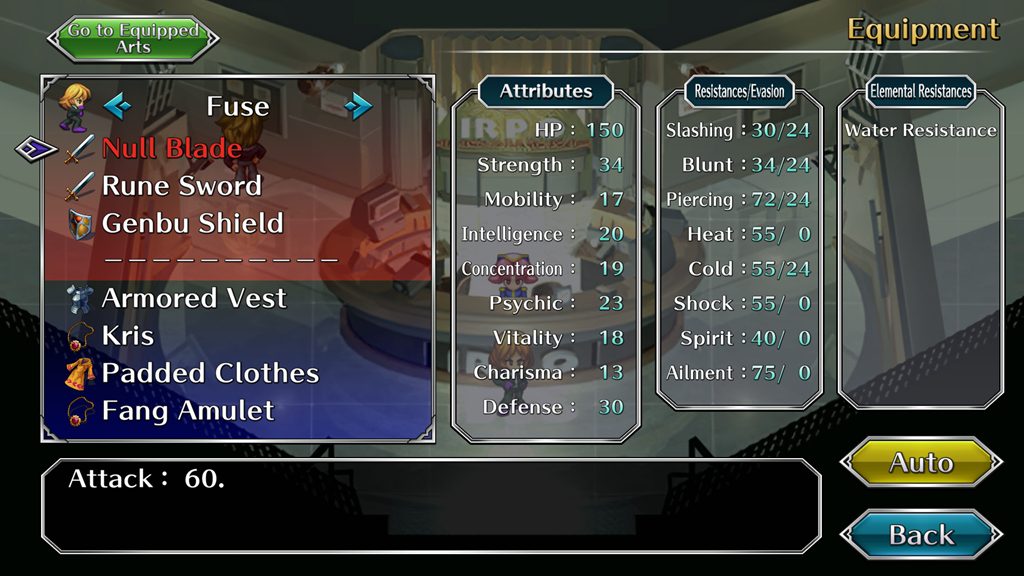
Task: Select the Null Blade weapon slot
Action: [171, 148]
